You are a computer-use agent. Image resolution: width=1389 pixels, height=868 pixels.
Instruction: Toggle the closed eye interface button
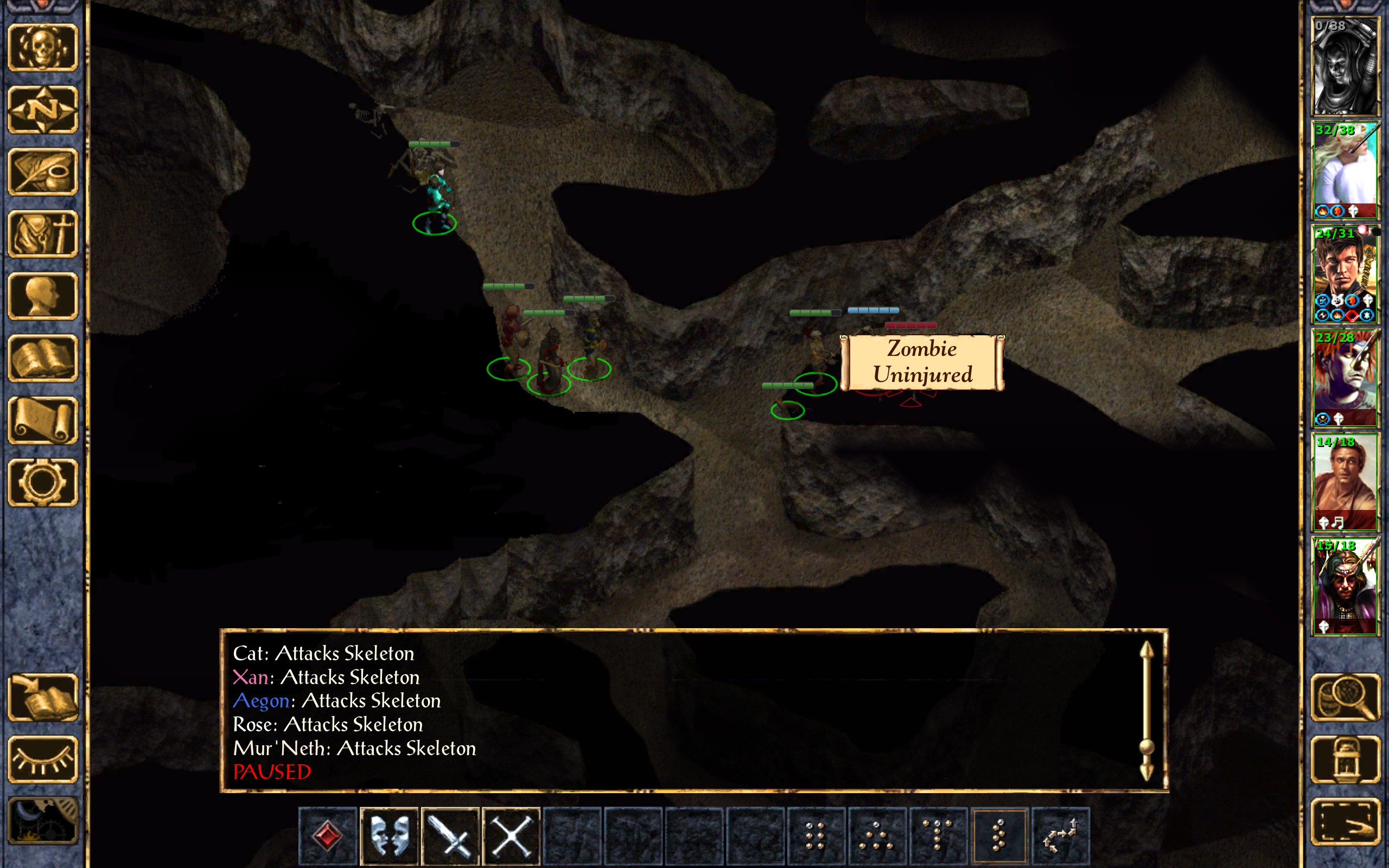43,759
